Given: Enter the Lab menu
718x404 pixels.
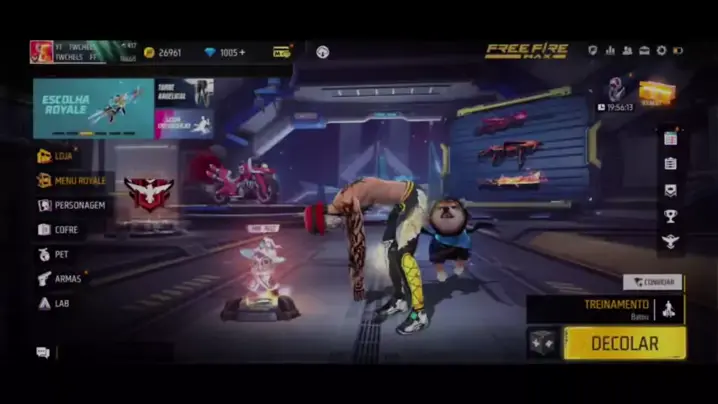Looking at the screenshot, I should (x=55, y=303).
